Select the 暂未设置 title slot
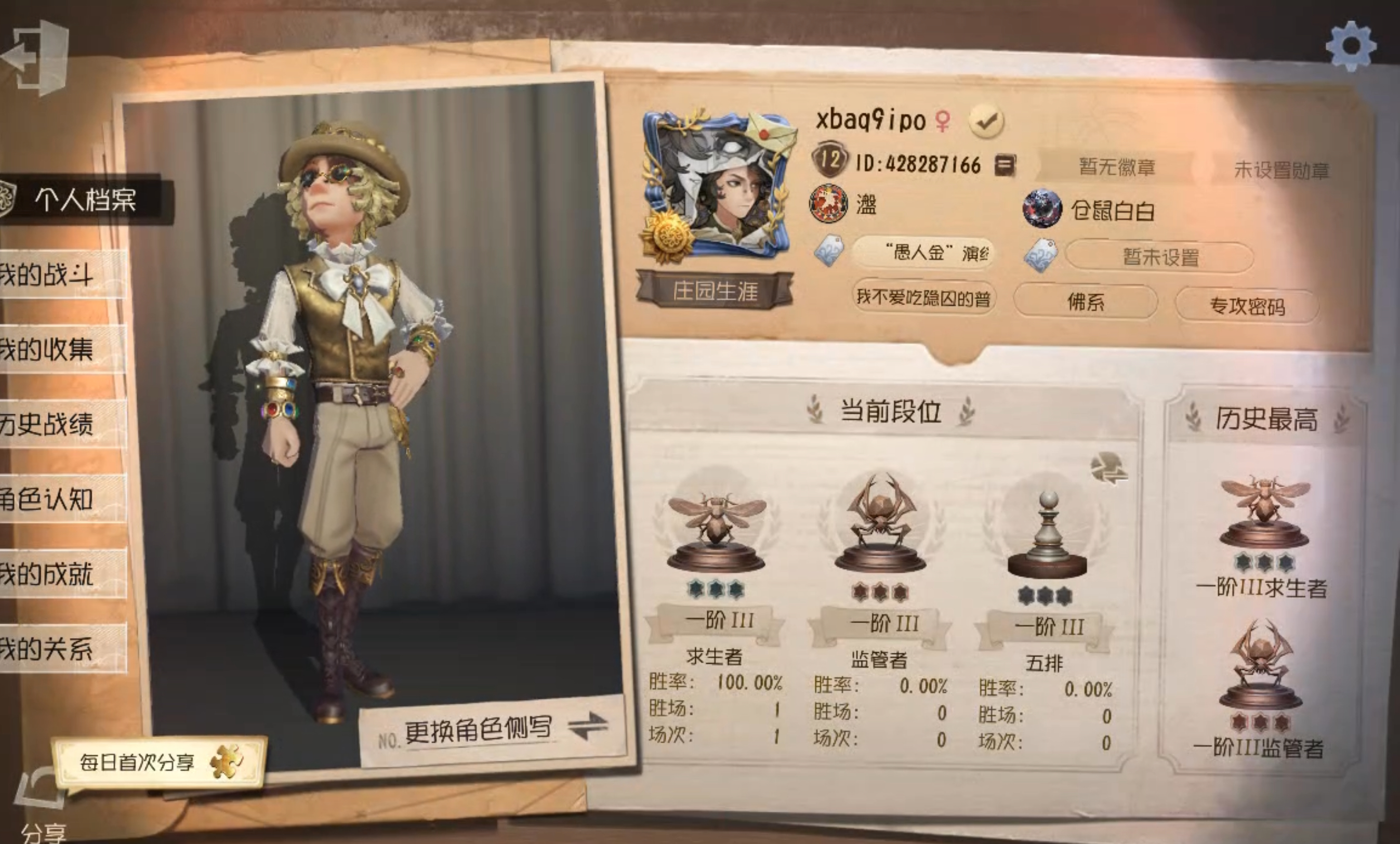The width and height of the screenshot is (1400, 844). pos(1160,257)
